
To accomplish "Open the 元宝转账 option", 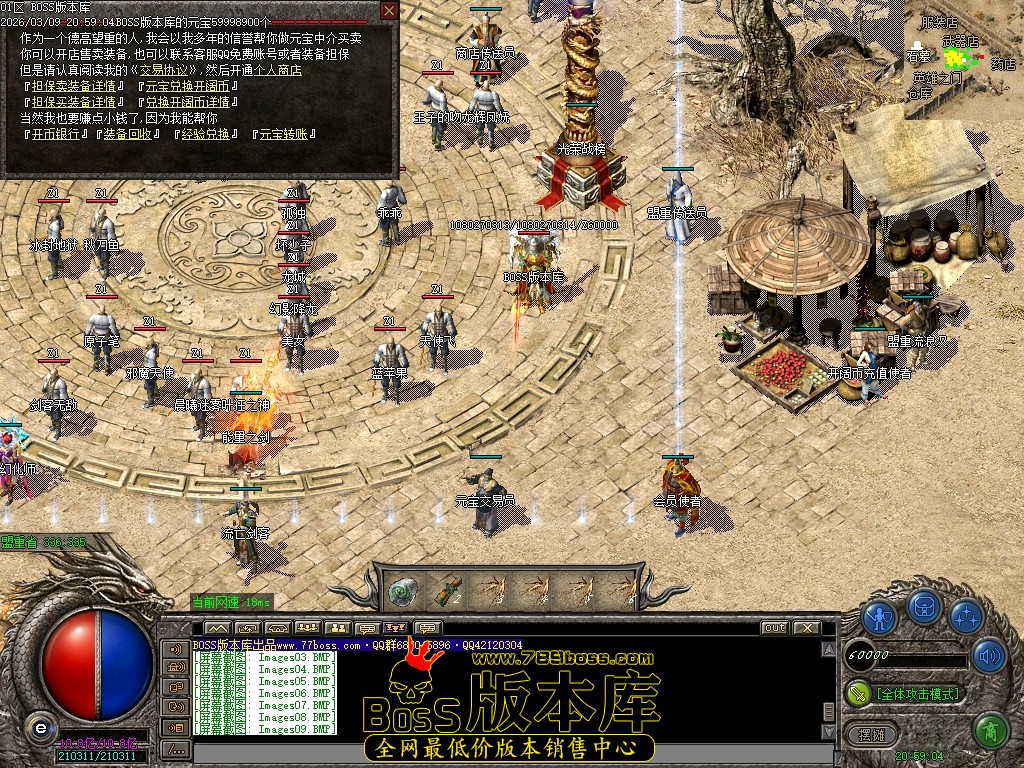I will (x=284, y=134).
